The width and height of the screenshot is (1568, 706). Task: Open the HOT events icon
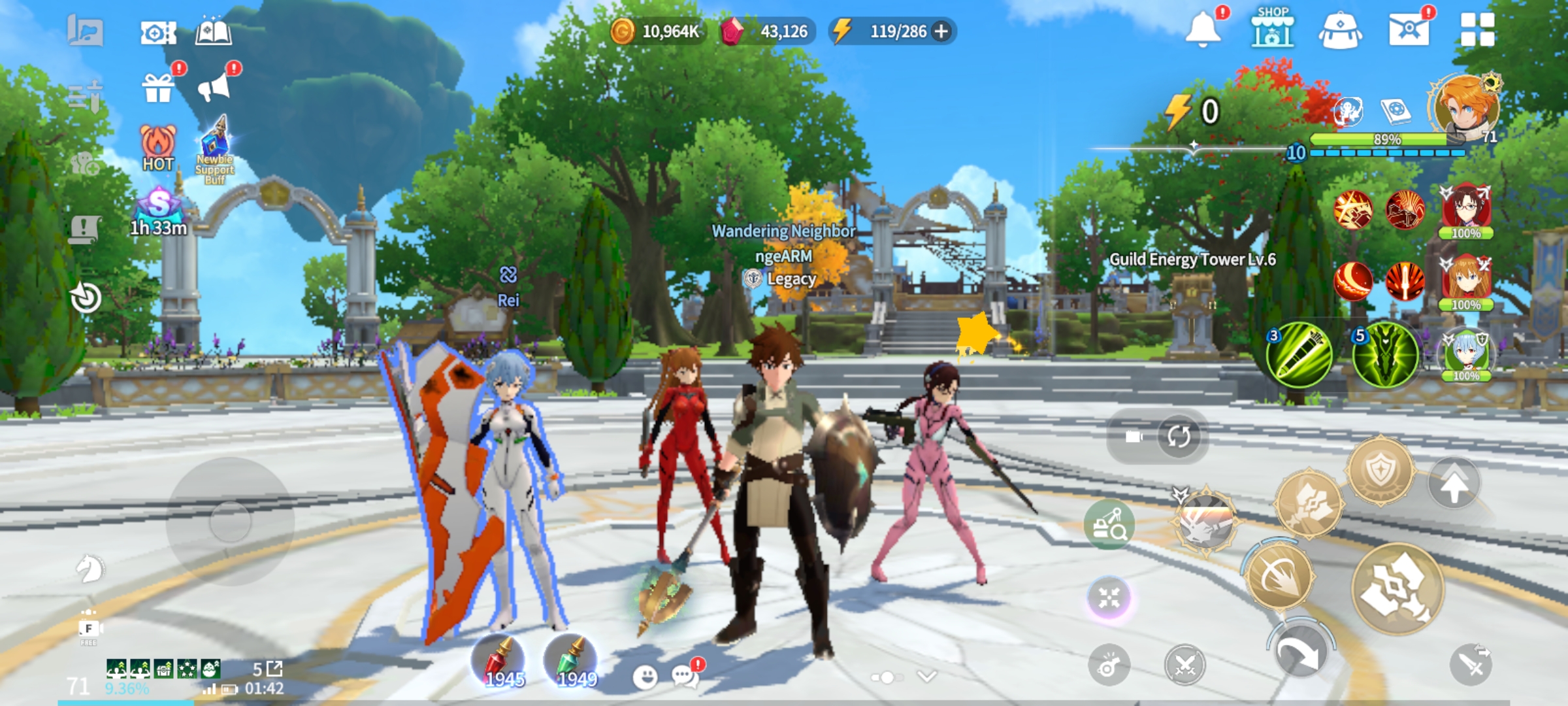[158, 148]
